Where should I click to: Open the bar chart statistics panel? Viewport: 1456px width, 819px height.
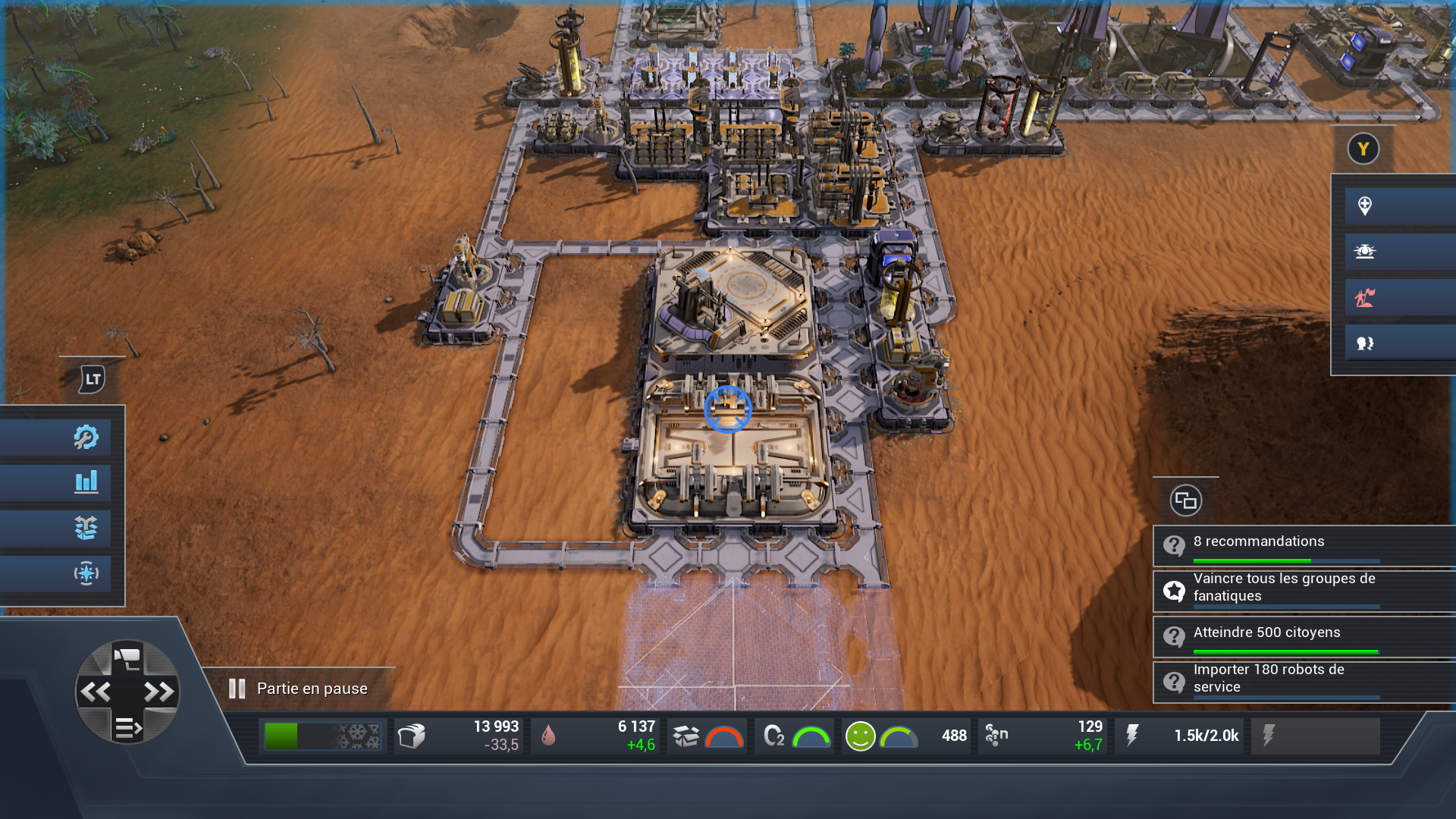coord(86,482)
